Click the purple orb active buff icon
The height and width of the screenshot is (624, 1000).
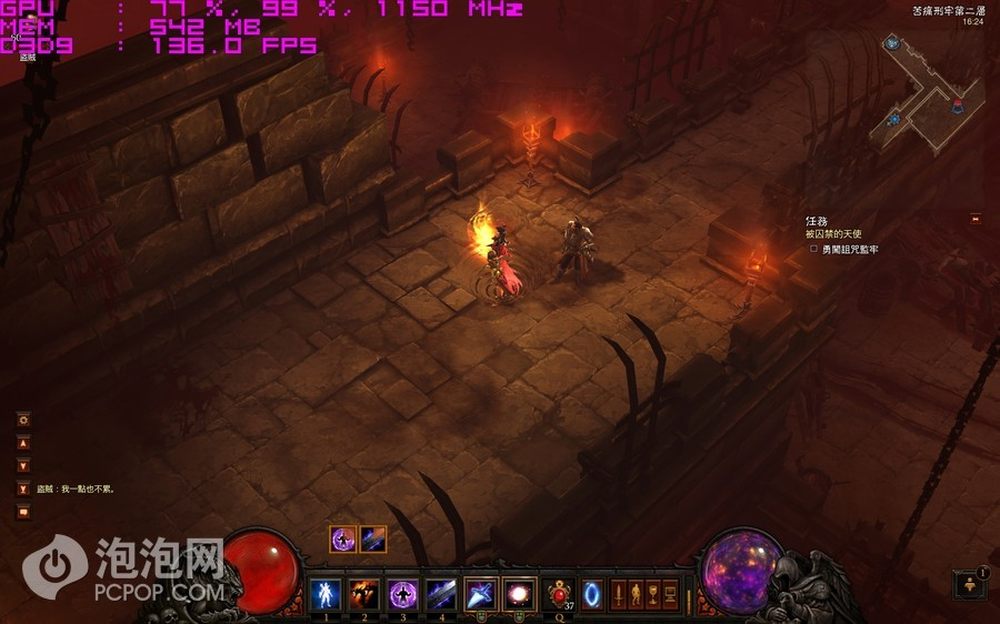coord(343,540)
